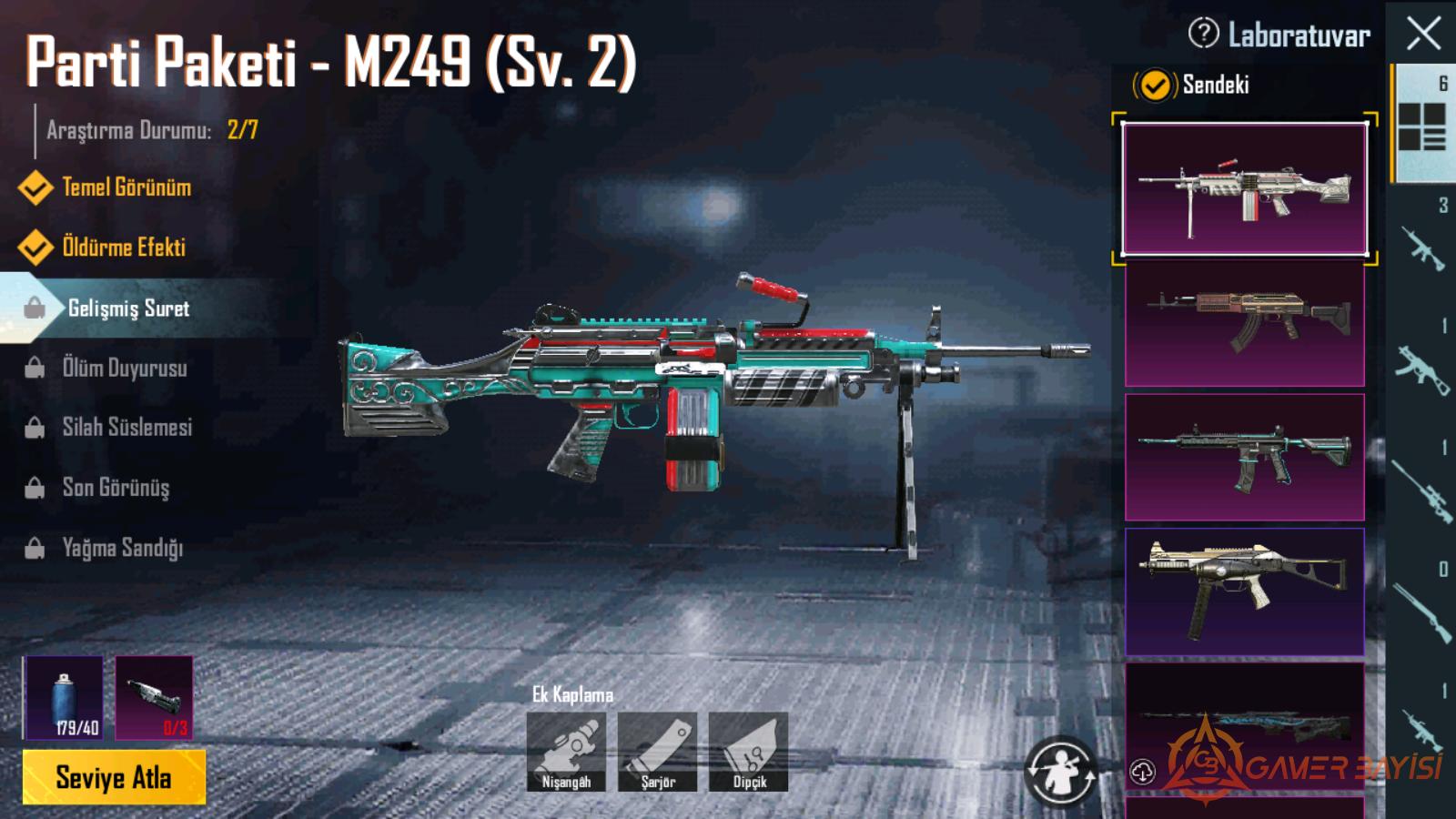Choose the Ölüm Duyurusu entry
This screenshot has width=1456, height=819.
pos(124,369)
